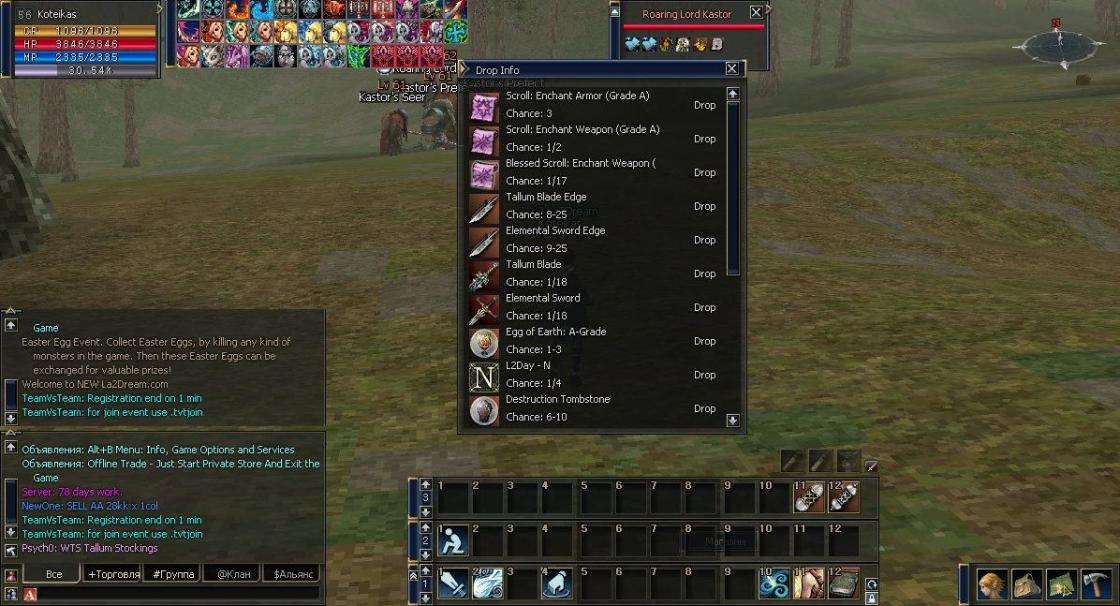This screenshot has width=1120, height=606.
Task: Activate the sword attack skill slot
Action: pos(453,583)
